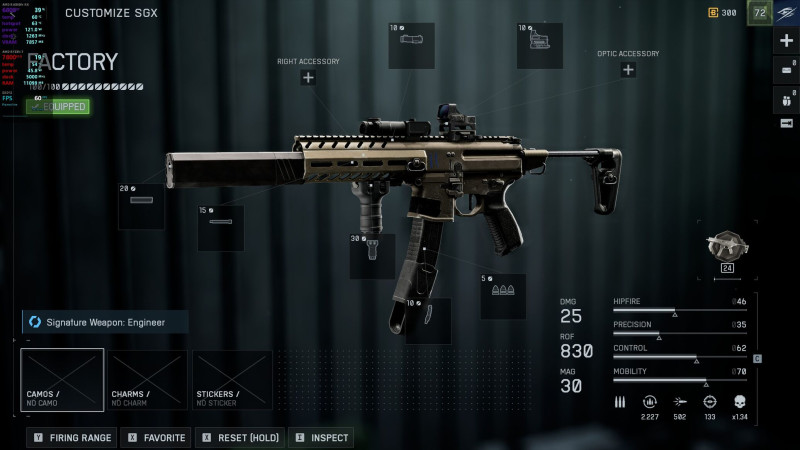This screenshot has height=450, width=800.
Task: Open the optic sight attachment slot
Action: [x=540, y=45]
